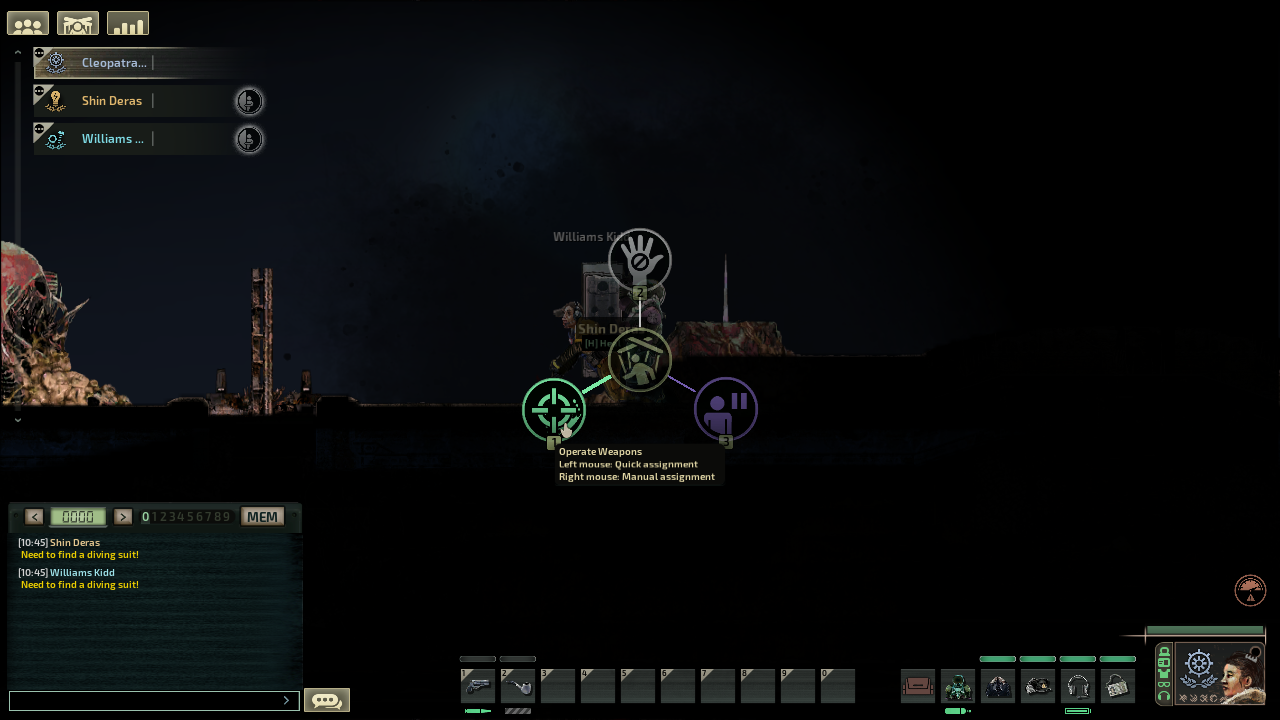Screen dimensions: 1280x720
Task: Click the headset equipment slot on the character panel
Action: 1077,685
